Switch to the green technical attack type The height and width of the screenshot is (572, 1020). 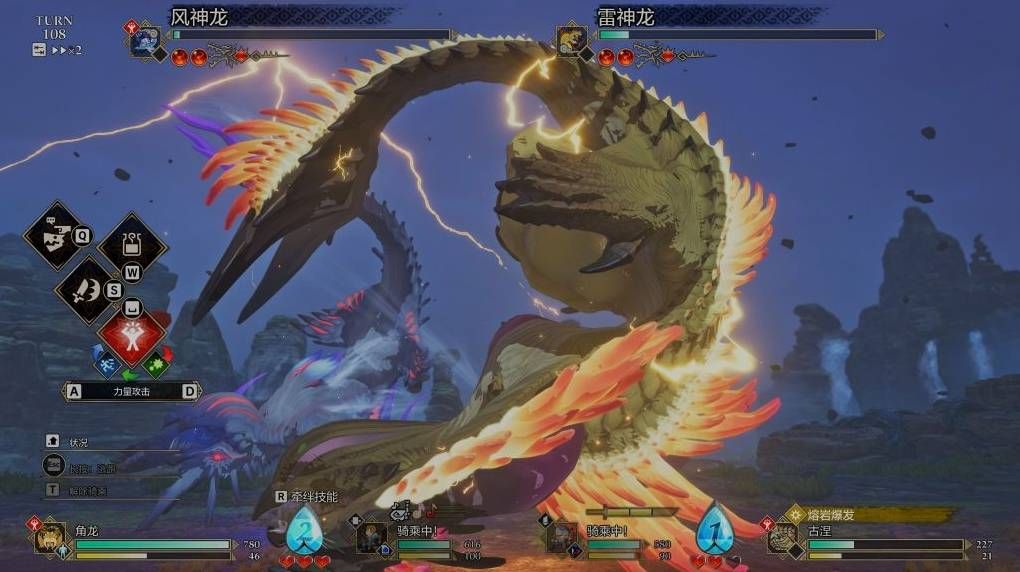(x=156, y=362)
